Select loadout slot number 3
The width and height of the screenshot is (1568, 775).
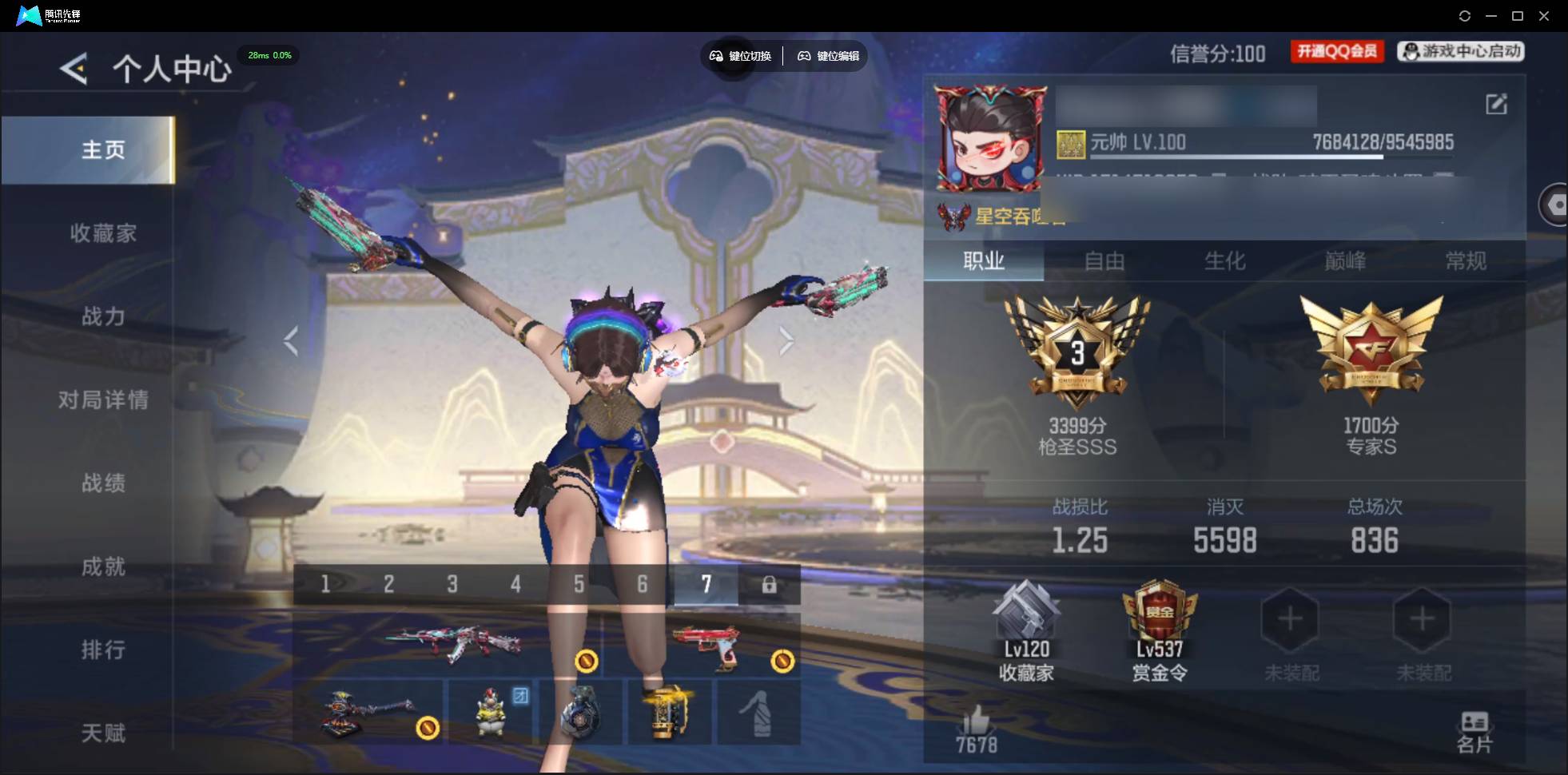click(452, 585)
